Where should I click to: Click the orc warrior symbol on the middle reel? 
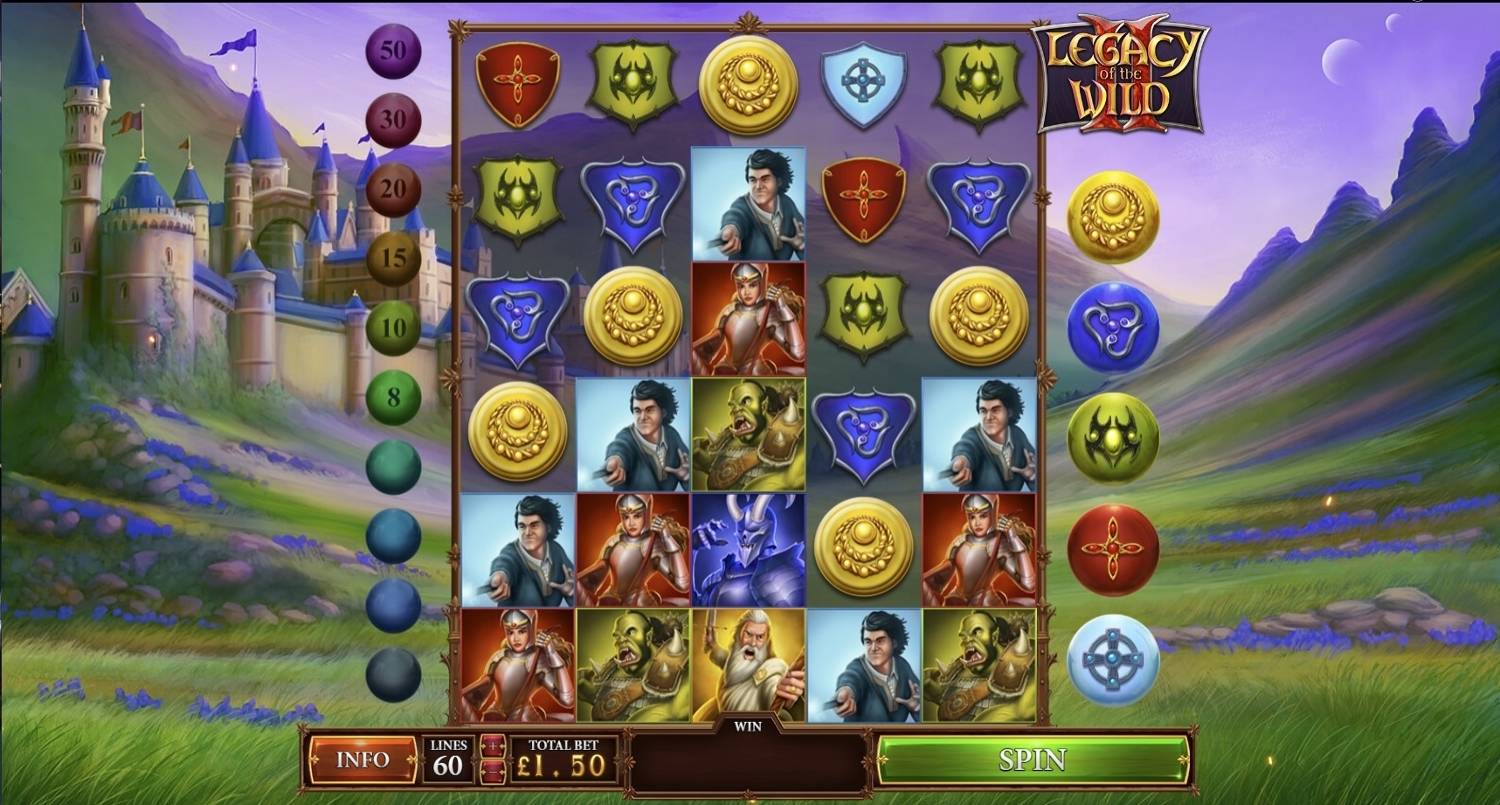[748, 432]
